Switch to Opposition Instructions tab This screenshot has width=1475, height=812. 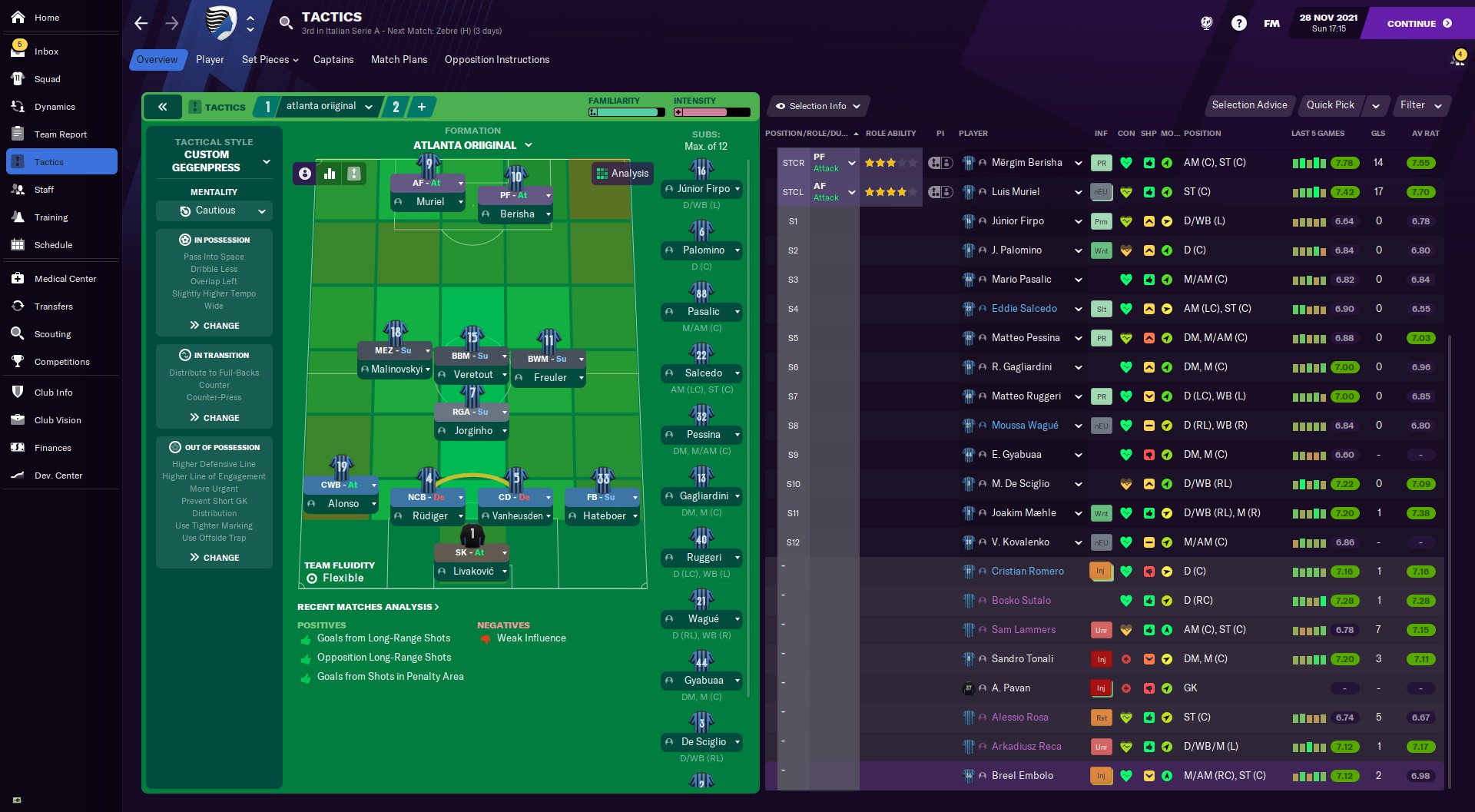tap(496, 60)
